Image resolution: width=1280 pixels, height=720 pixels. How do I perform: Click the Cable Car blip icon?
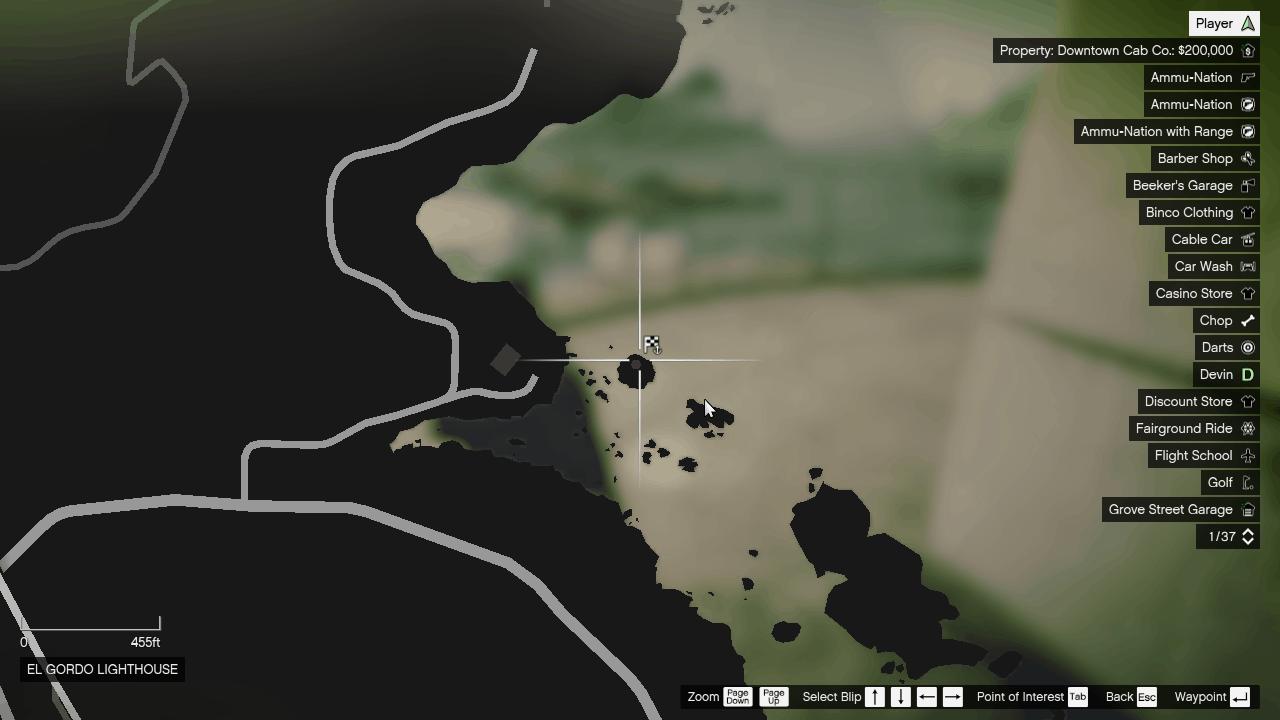click(x=1247, y=239)
